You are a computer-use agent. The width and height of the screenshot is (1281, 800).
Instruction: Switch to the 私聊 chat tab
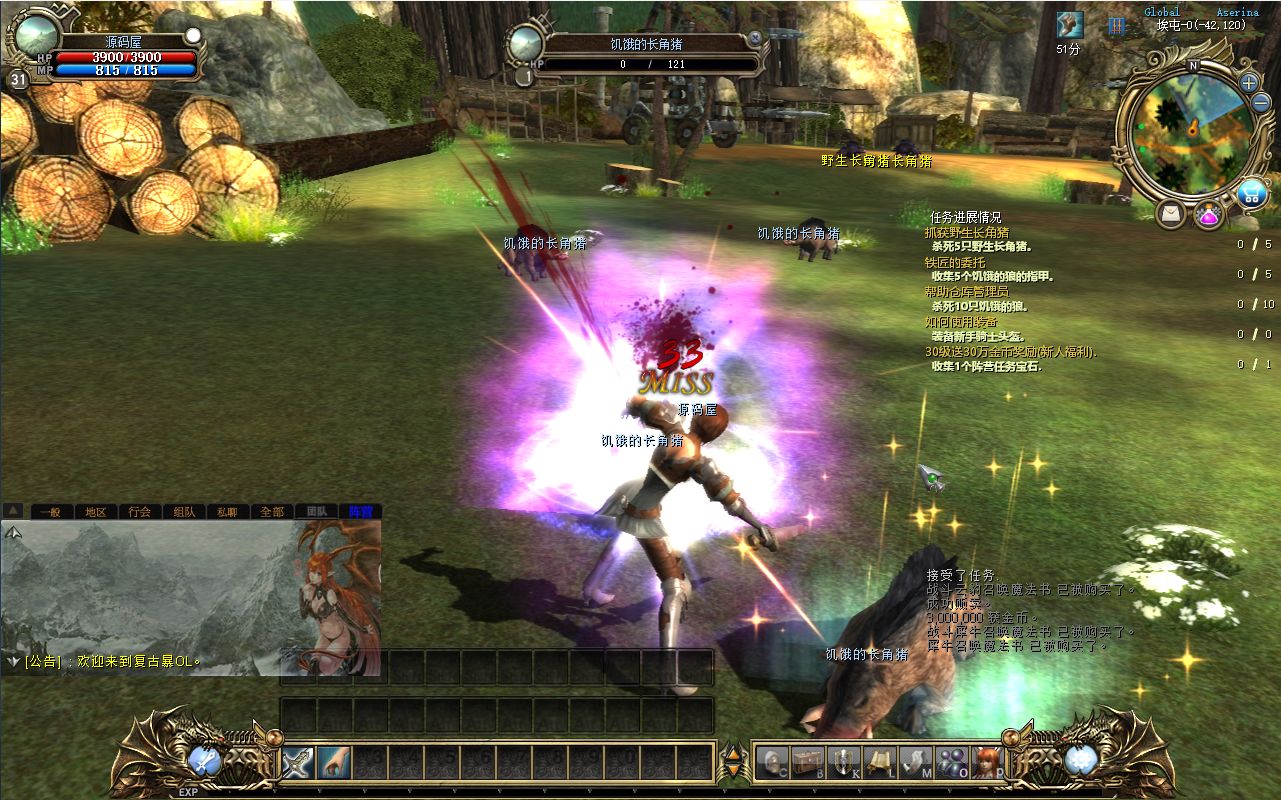[227, 511]
